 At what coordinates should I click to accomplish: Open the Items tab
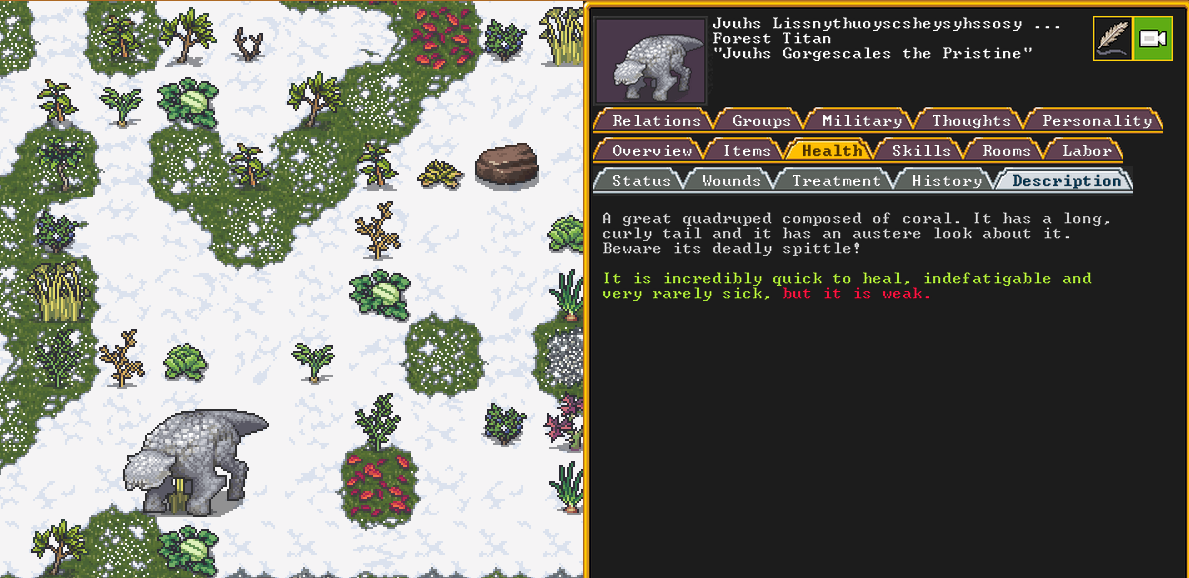(747, 151)
